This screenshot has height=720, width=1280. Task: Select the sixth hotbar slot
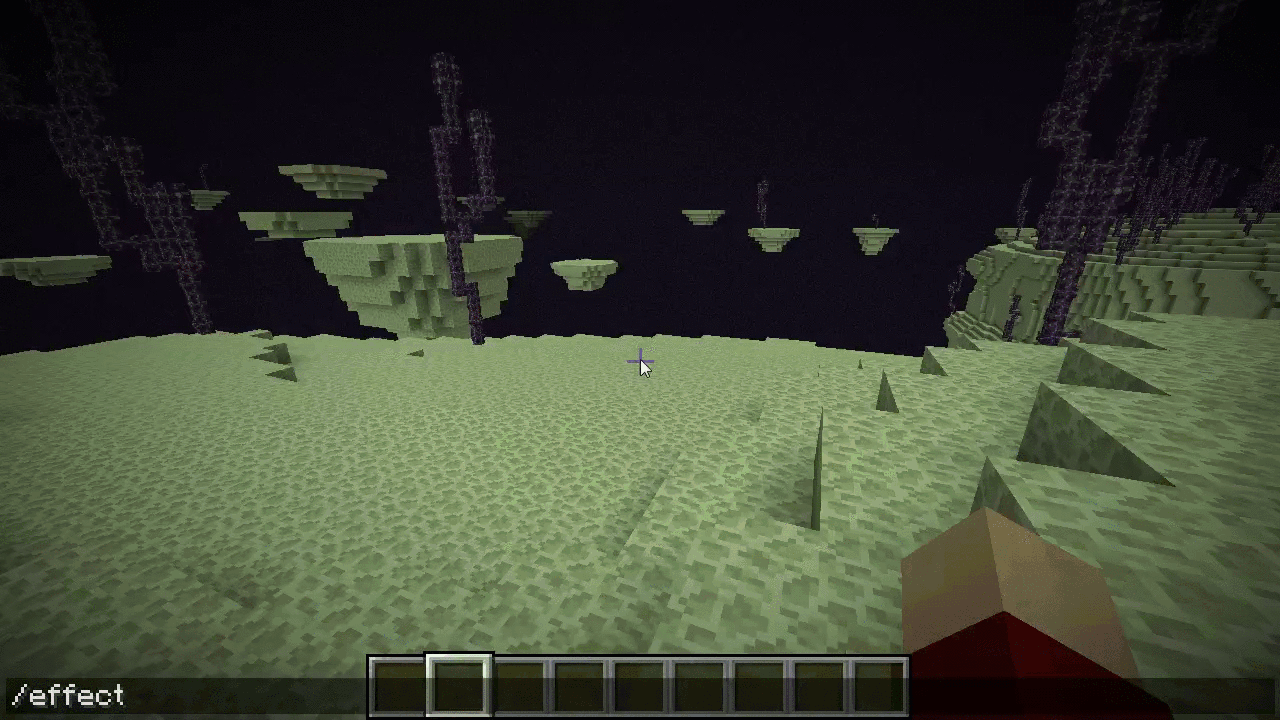click(698, 685)
